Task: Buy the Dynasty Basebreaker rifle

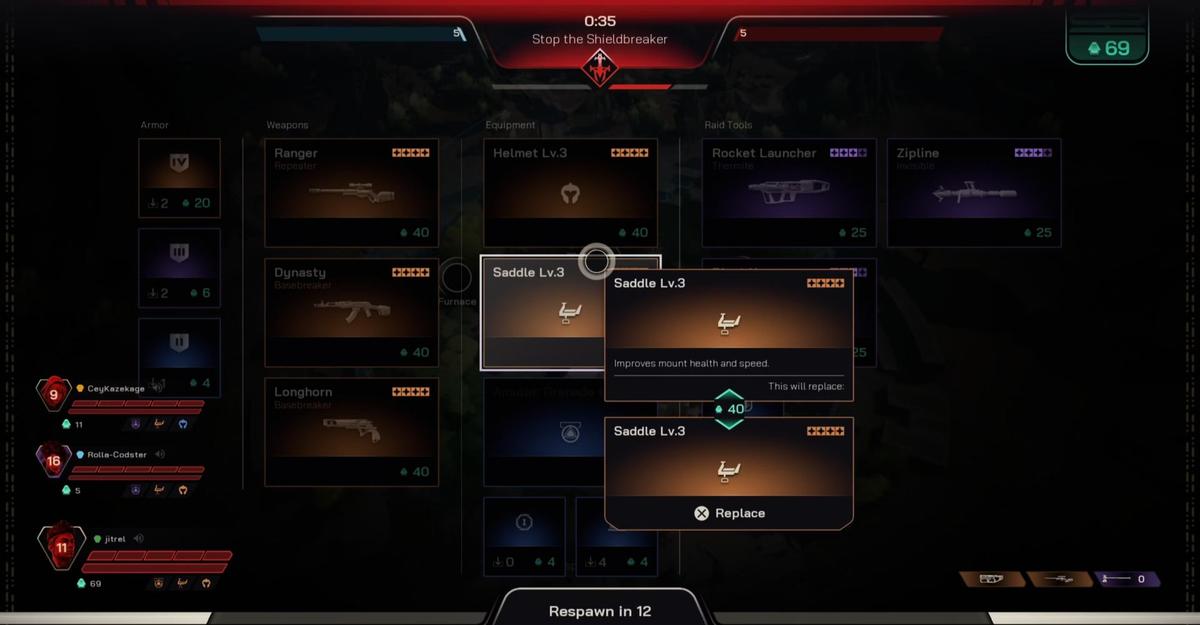Action: point(351,313)
